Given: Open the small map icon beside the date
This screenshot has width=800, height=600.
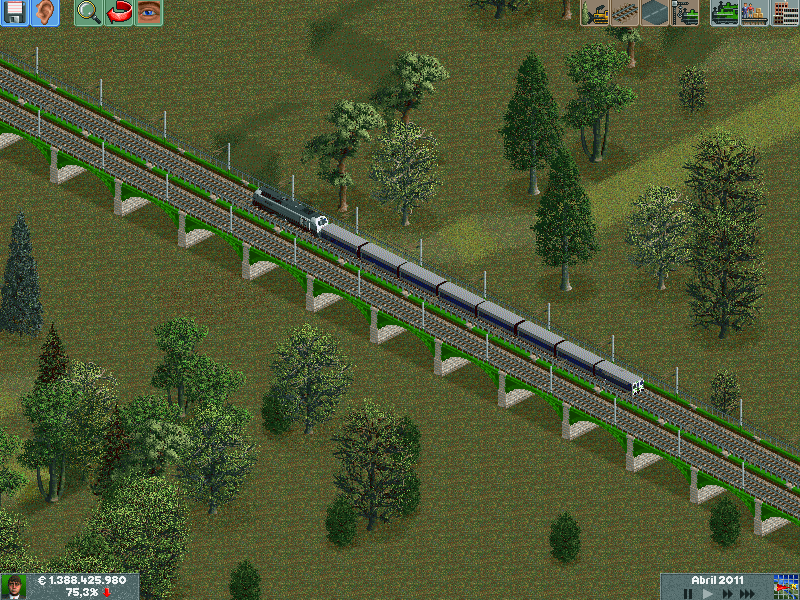Looking at the screenshot, I should [x=785, y=586].
